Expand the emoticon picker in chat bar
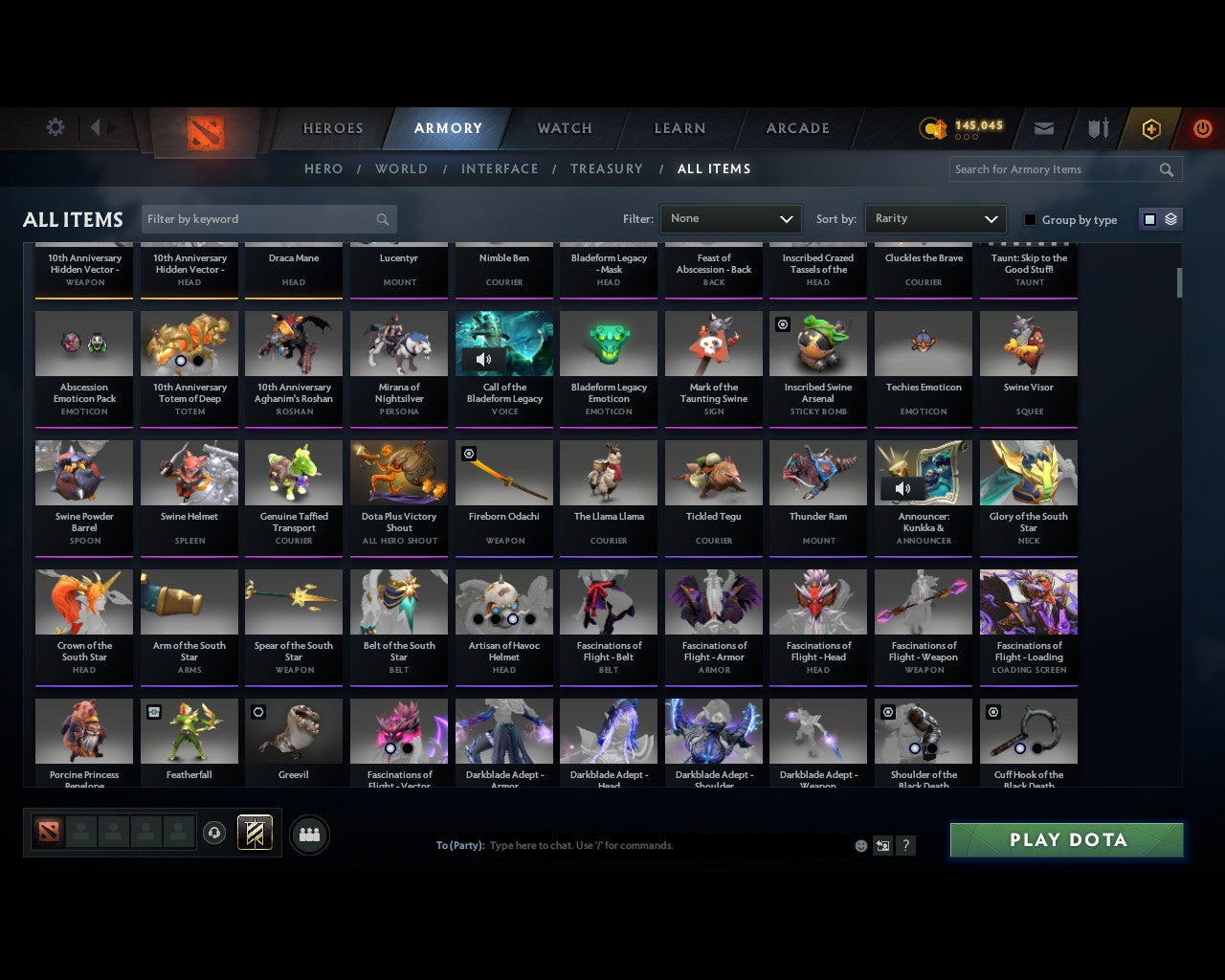The height and width of the screenshot is (980, 1225). pos(860,845)
